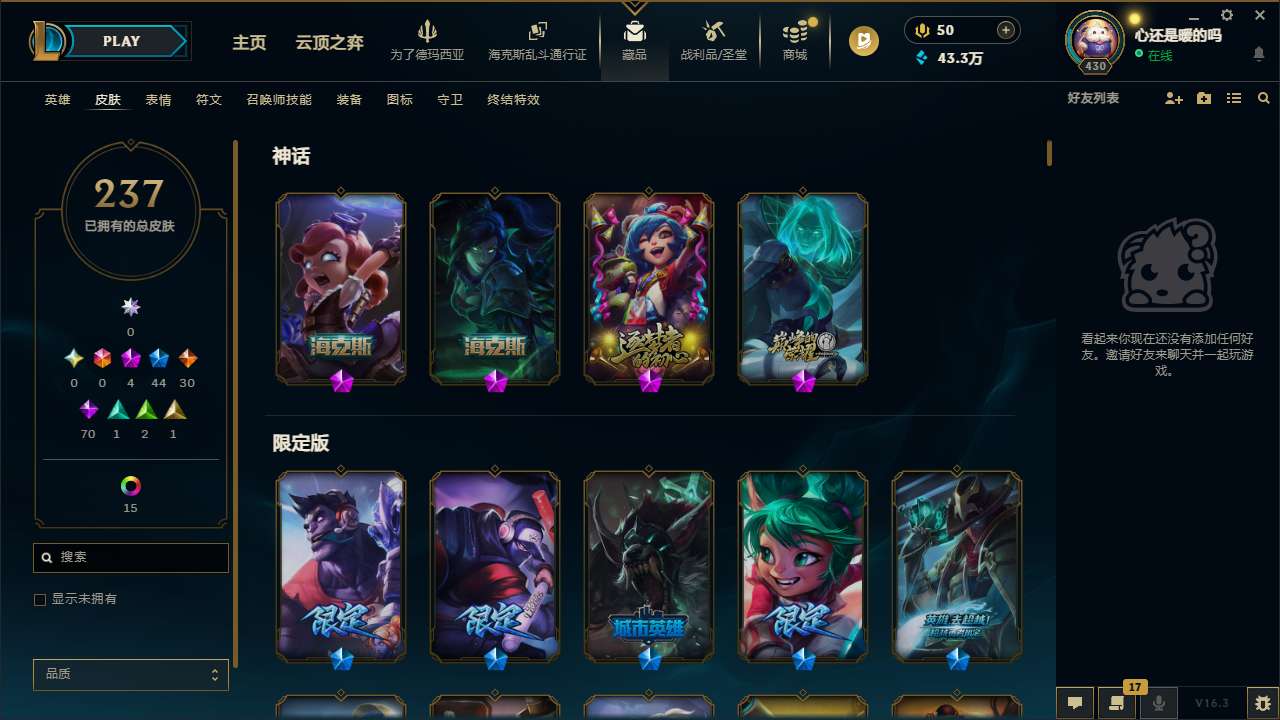Viewport: 1280px width, 720px height.
Task: Switch to the 守卫 tab
Action: (x=450, y=99)
